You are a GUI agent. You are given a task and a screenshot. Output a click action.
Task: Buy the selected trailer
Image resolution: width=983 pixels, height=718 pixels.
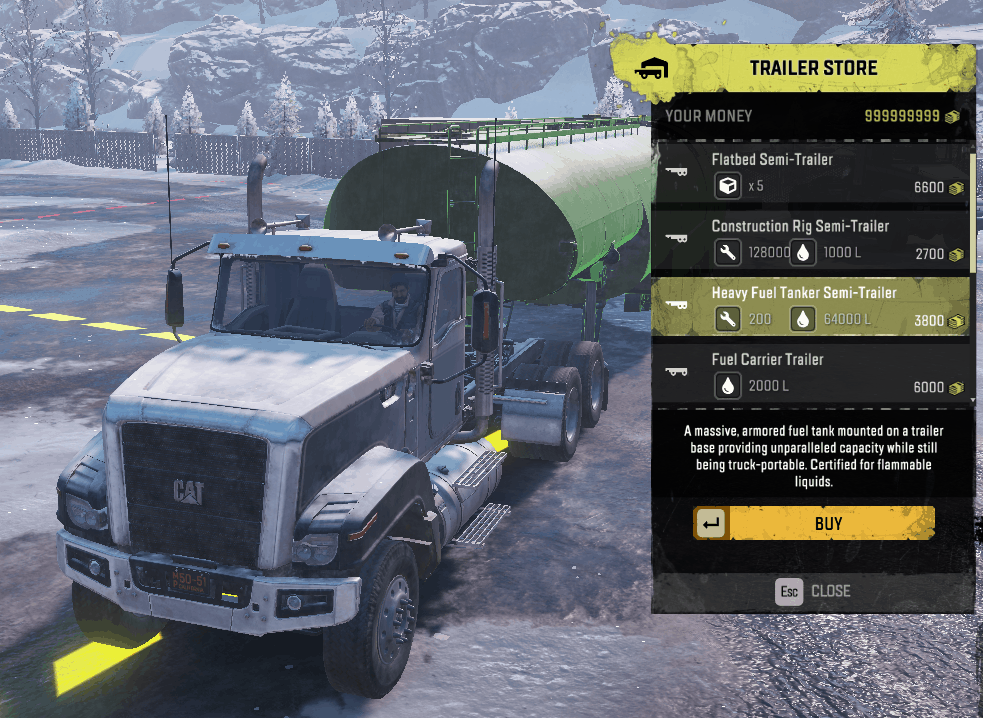pyautogui.click(x=814, y=523)
